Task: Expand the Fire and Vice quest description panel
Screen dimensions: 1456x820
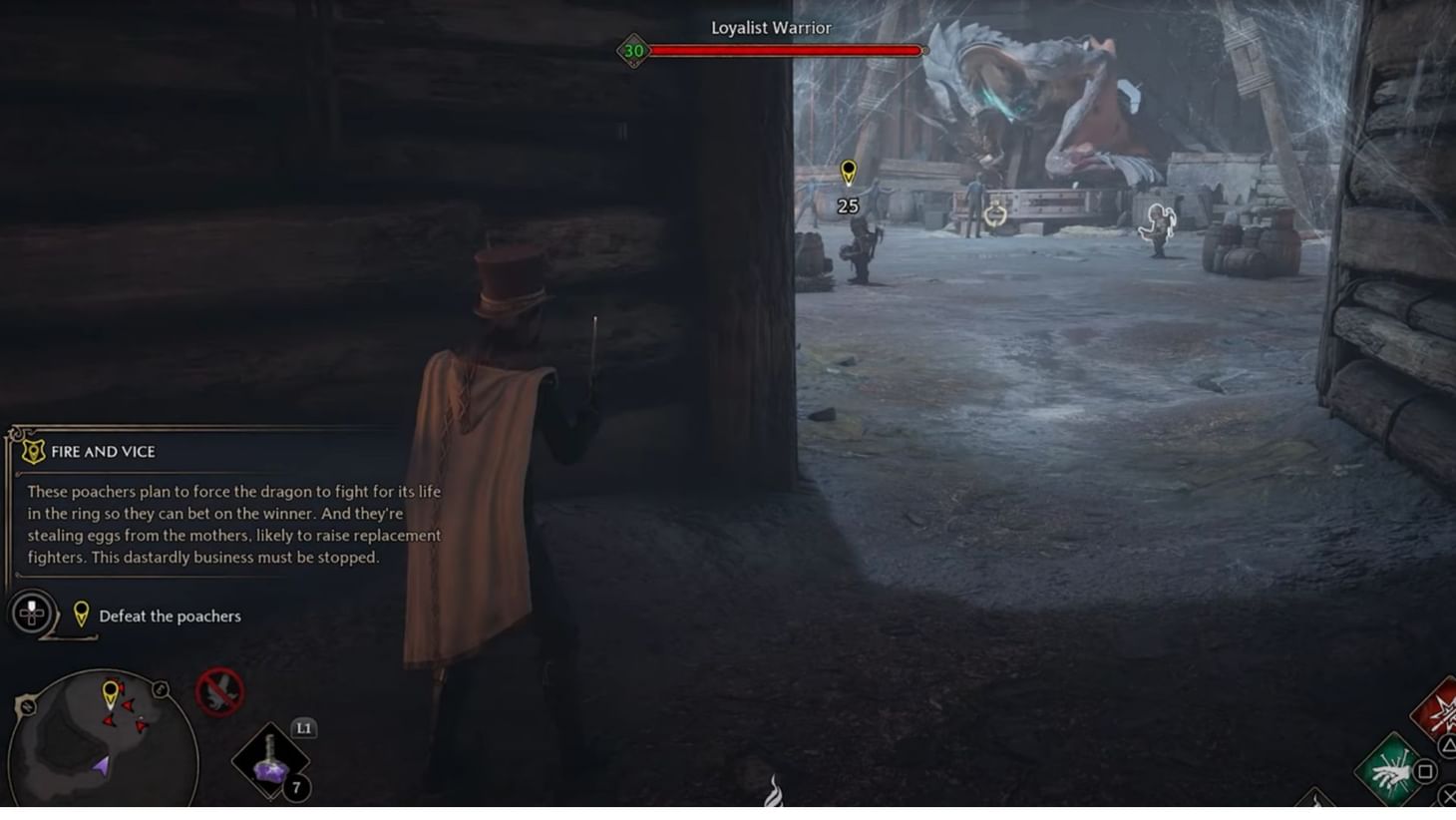Action: 227,524
